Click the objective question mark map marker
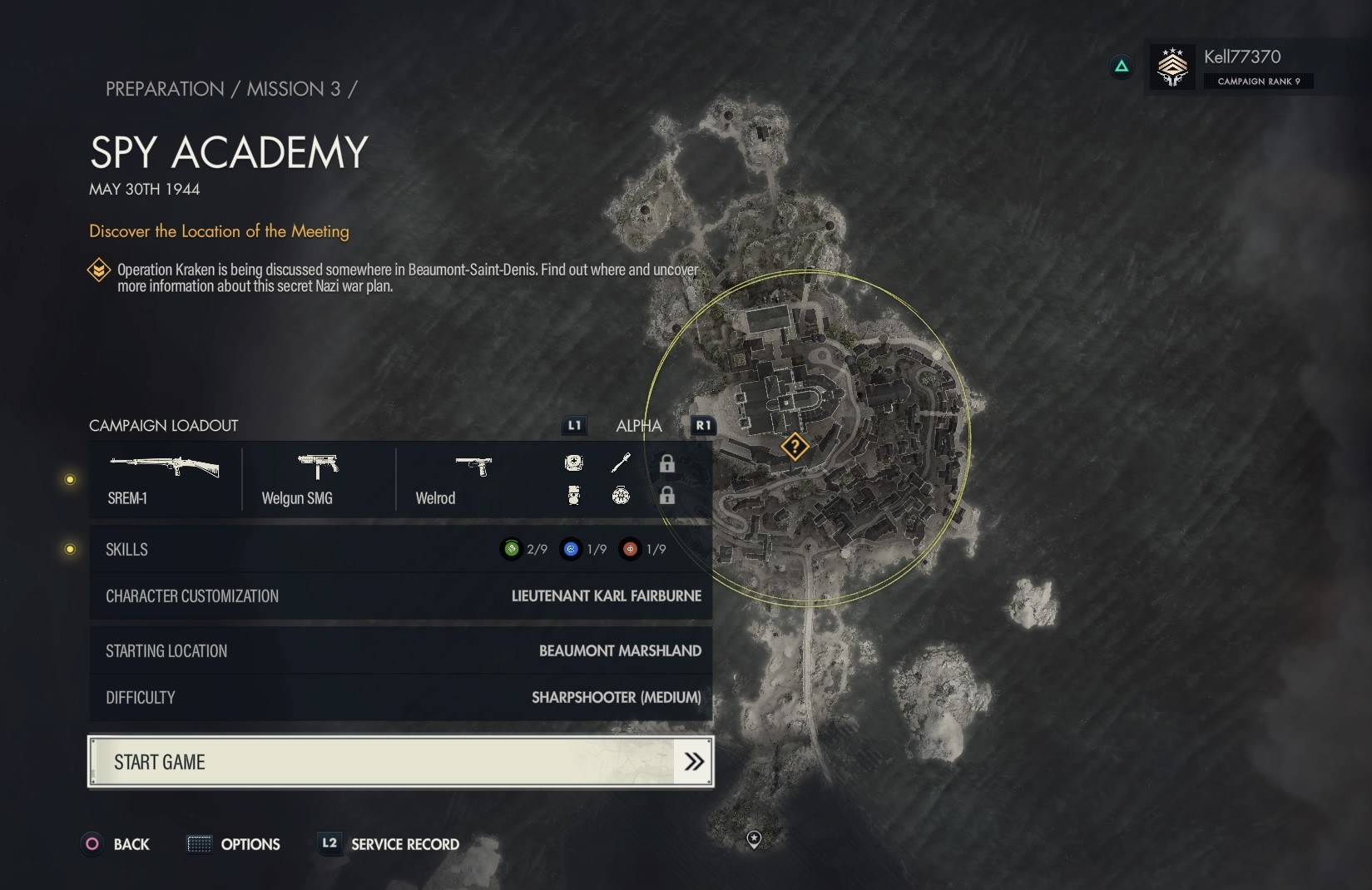The image size is (1372, 890). (795, 446)
